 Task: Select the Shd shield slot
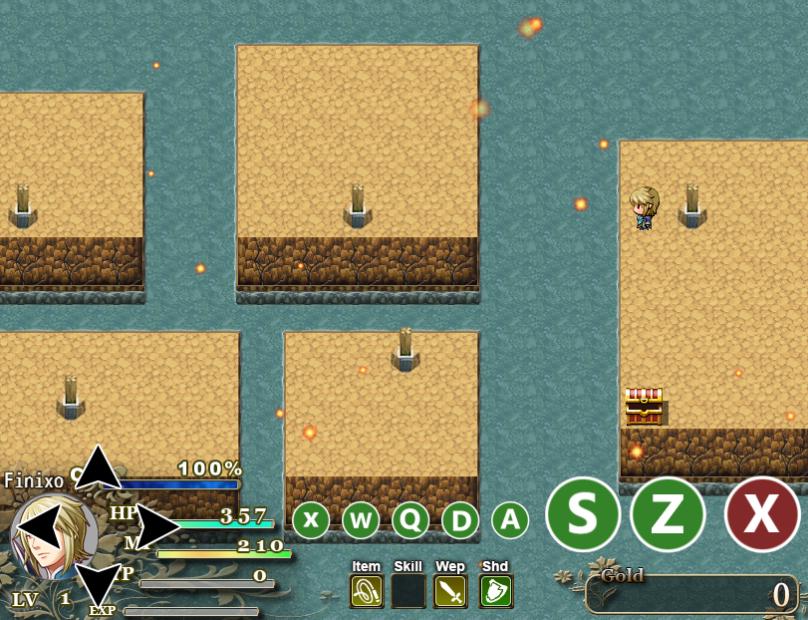(496, 591)
